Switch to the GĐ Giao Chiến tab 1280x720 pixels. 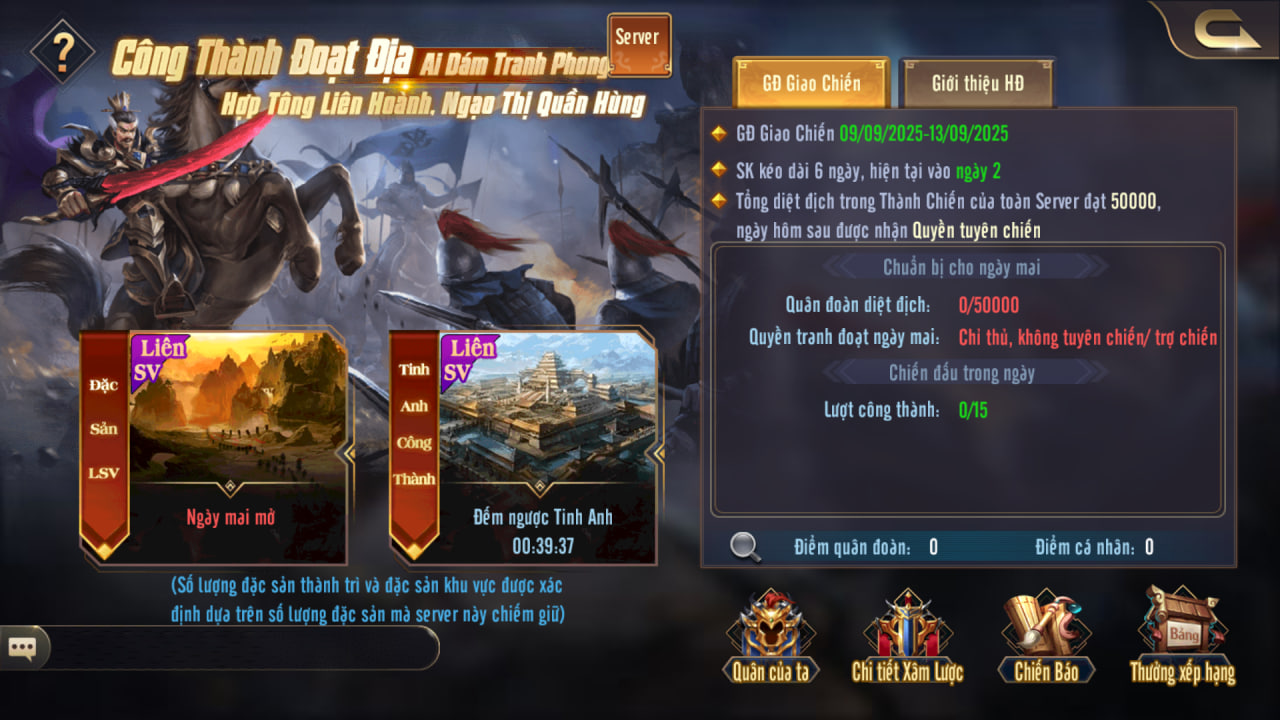[x=811, y=82]
